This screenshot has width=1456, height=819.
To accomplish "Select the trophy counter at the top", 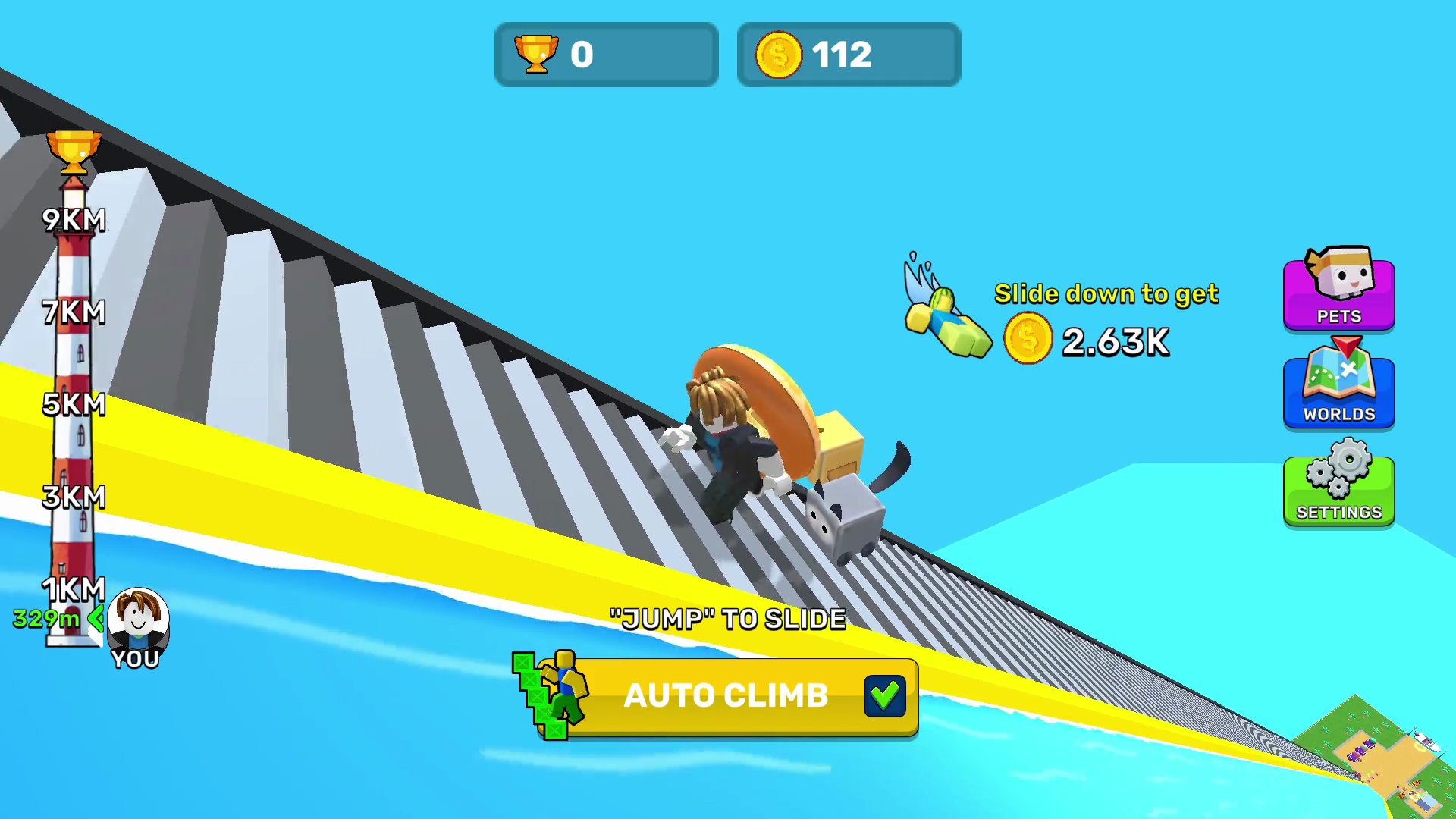I will coord(605,53).
